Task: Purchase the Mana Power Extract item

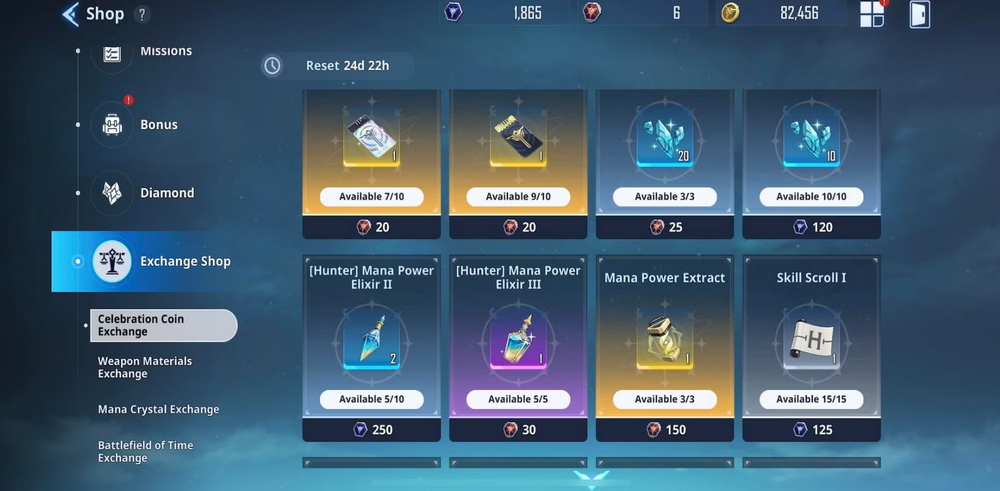Action: (665, 347)
